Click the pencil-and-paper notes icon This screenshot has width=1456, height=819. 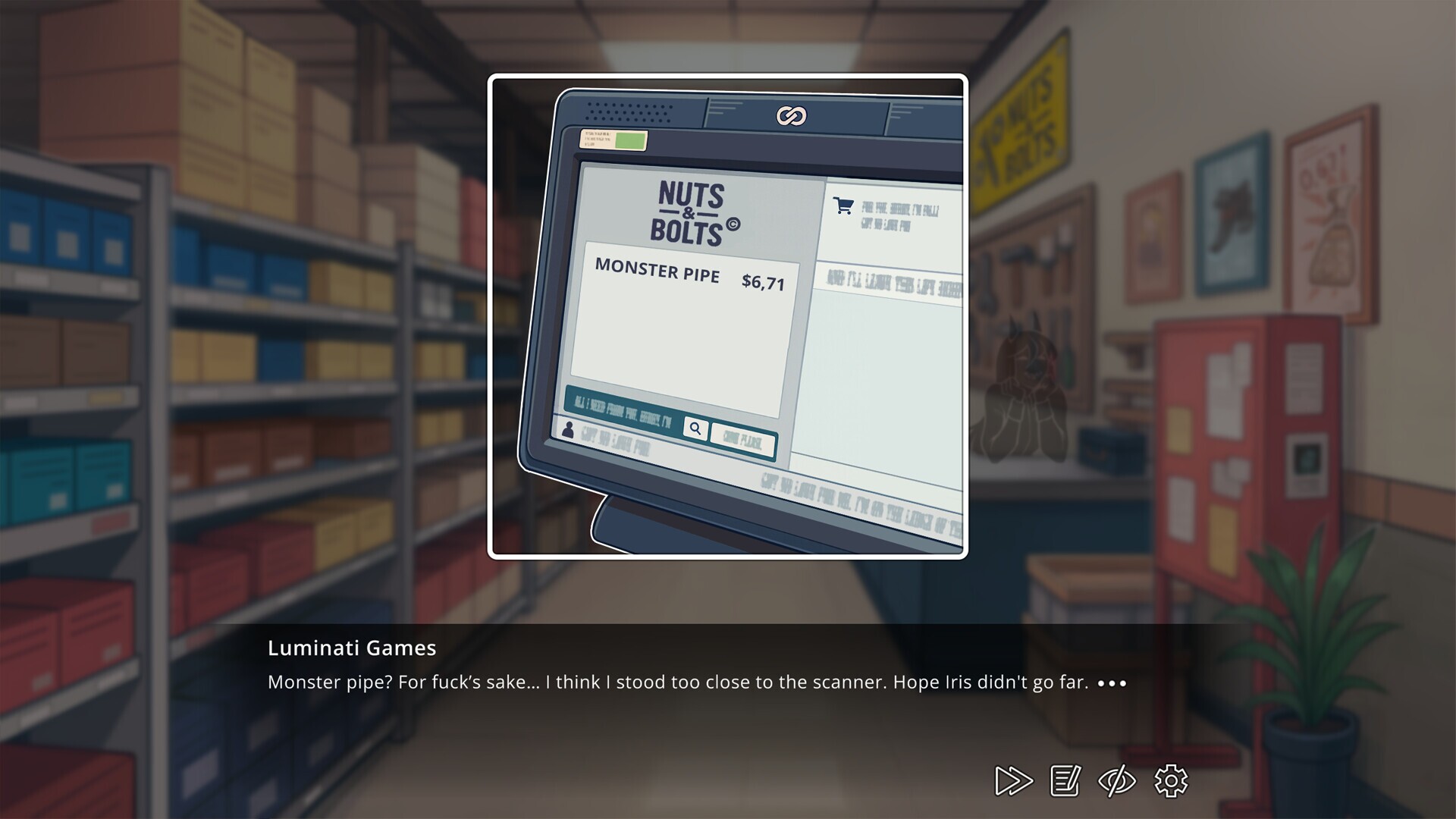(1065, 780)
